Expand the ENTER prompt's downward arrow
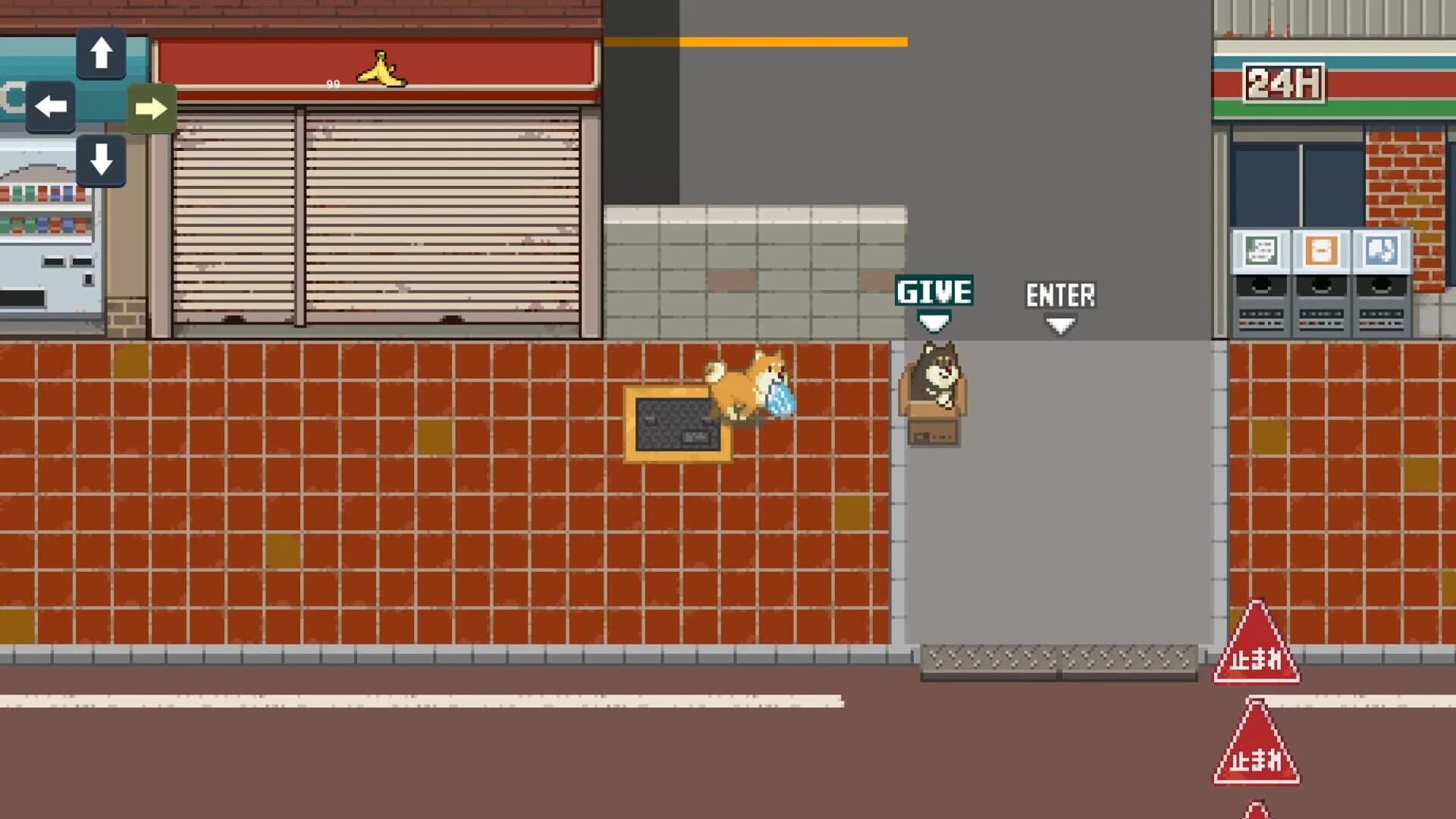 (x=1061, y=325)
